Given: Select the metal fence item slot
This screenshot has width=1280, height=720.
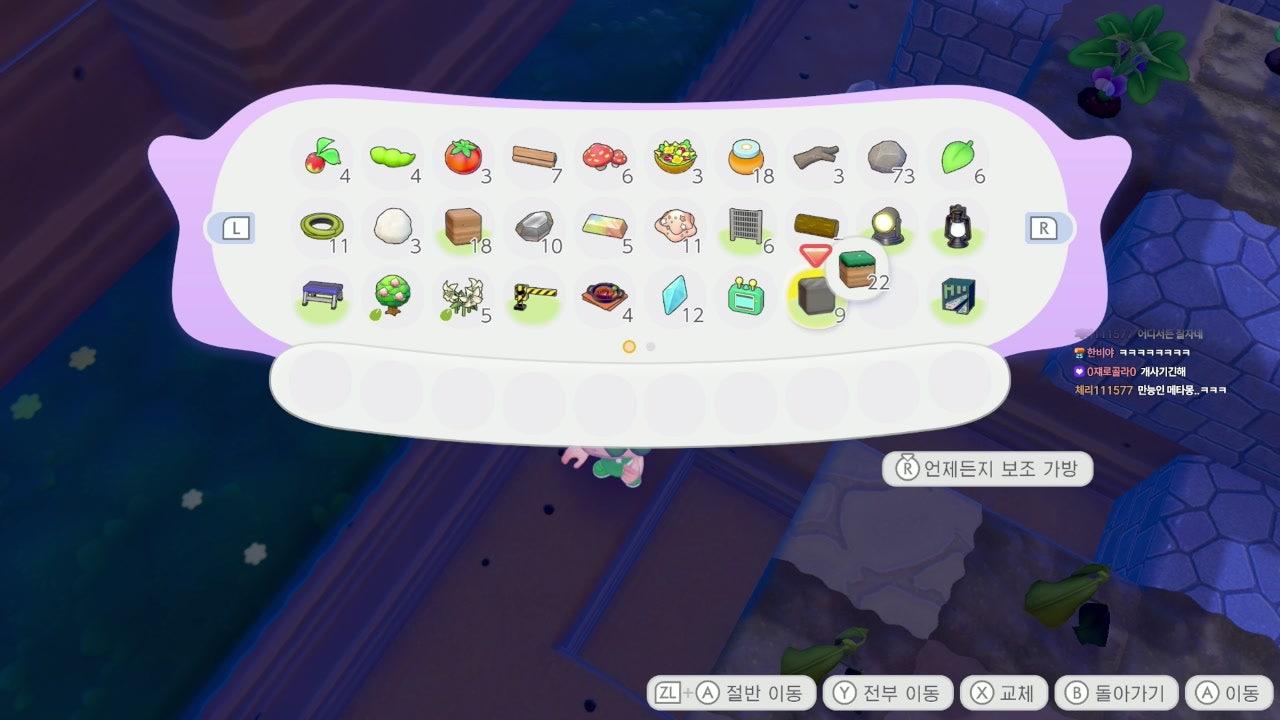Looking at the screenshot, I should (745, 227).
